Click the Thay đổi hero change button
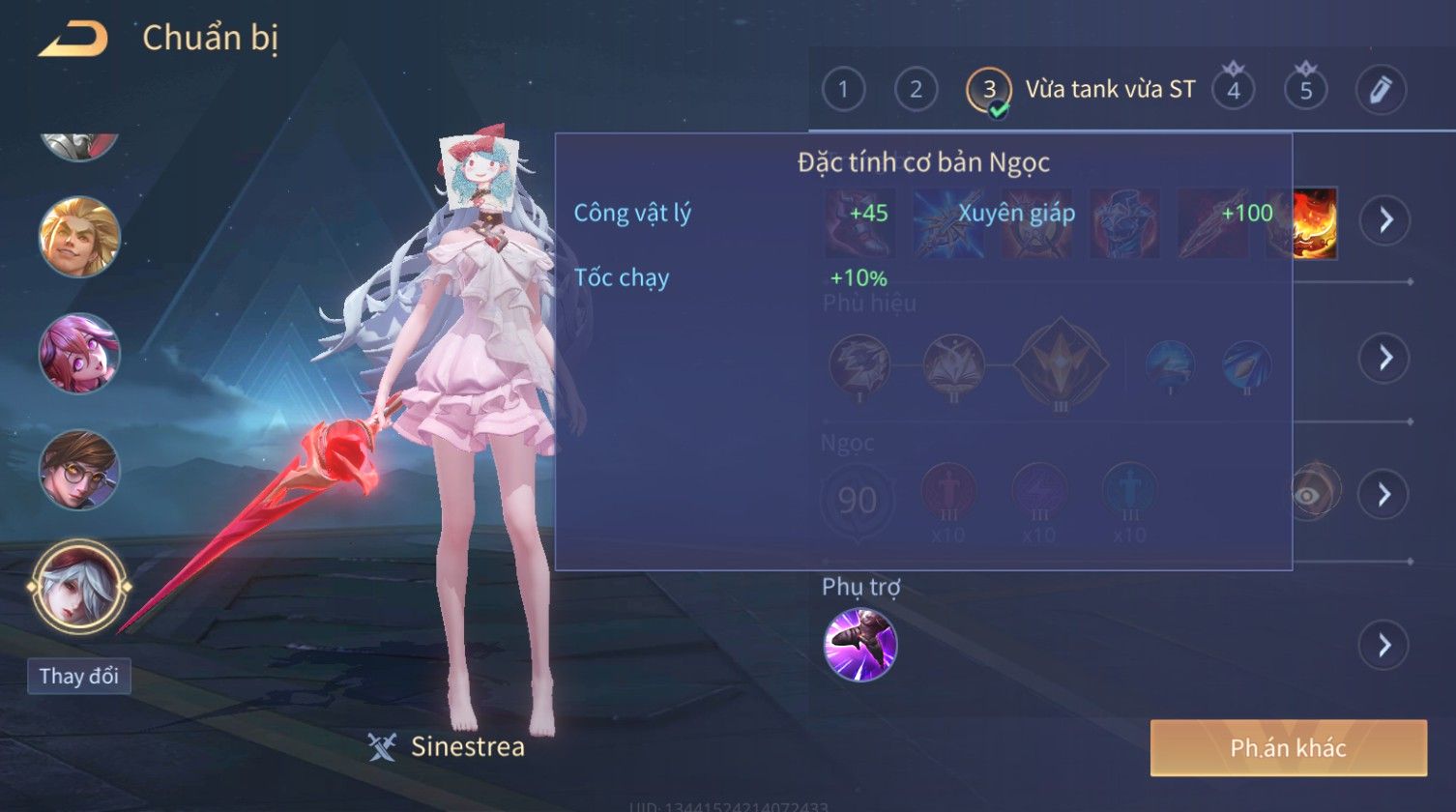The height and width of the screenshot is (812, 1456). 79,676
